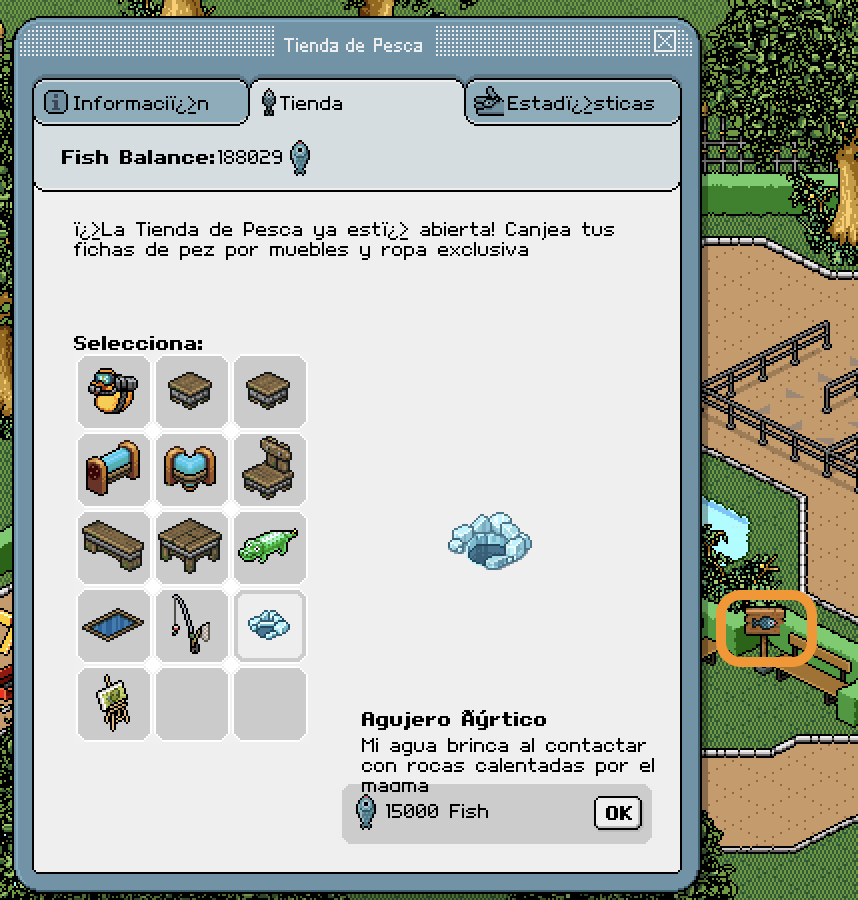Viewport: 858px width, 900px height.
Task: Pick the green crocodile item
Action: [269, 547]
